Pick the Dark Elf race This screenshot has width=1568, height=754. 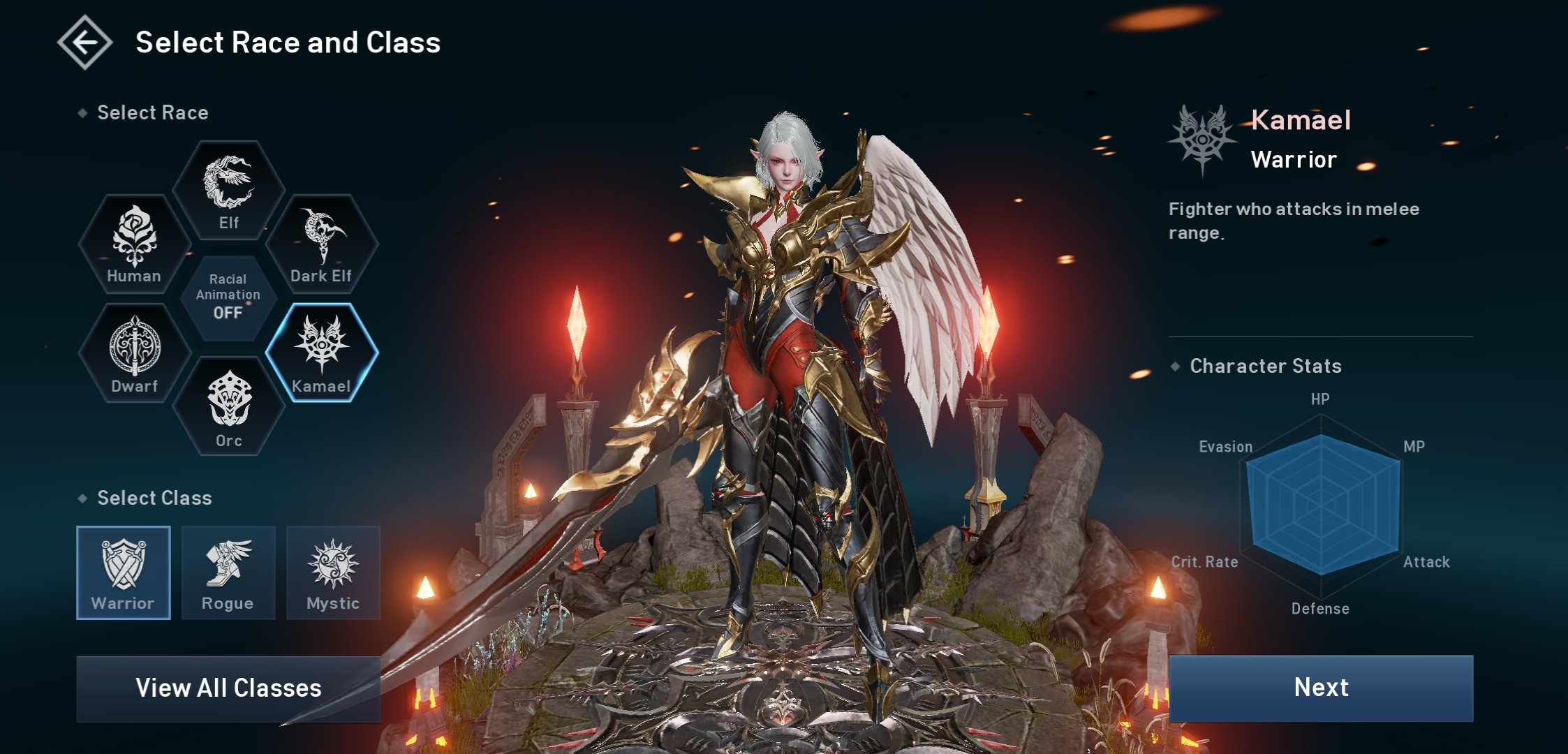coord(321,244)
